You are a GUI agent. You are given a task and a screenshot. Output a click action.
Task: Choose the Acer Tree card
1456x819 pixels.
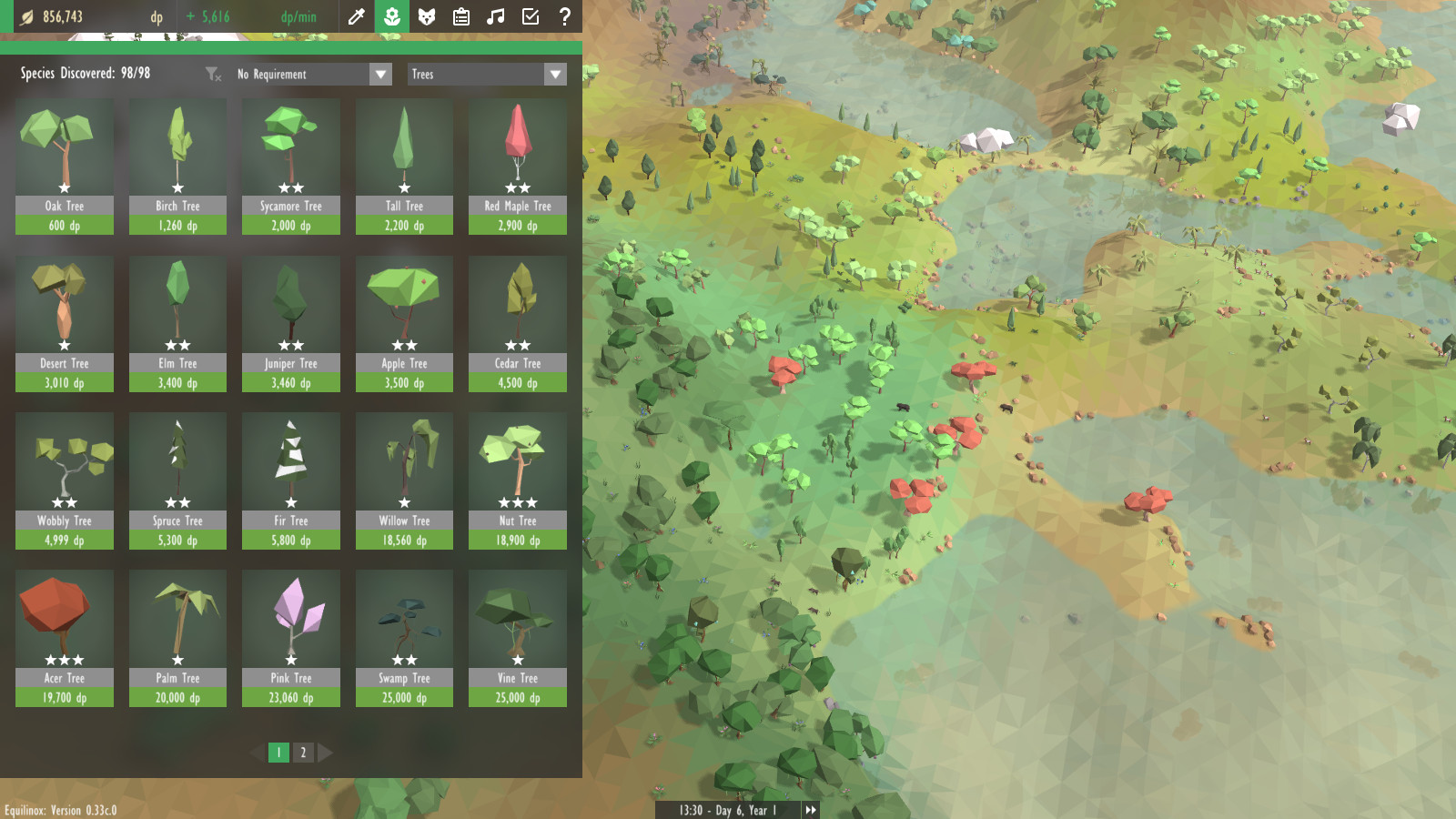[65, 638]
